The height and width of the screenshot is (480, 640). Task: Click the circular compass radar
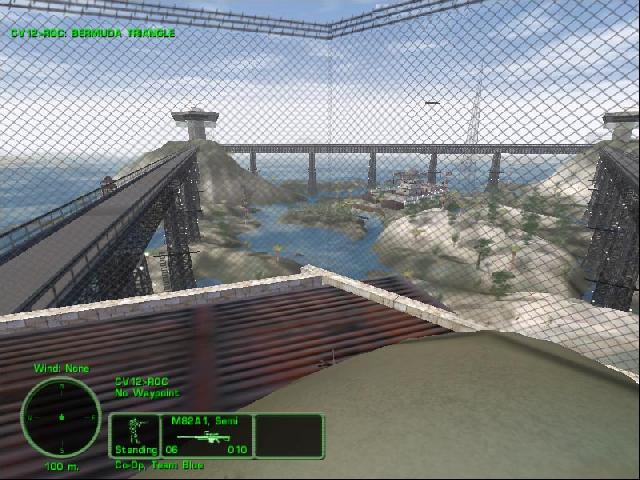point(61,416)
